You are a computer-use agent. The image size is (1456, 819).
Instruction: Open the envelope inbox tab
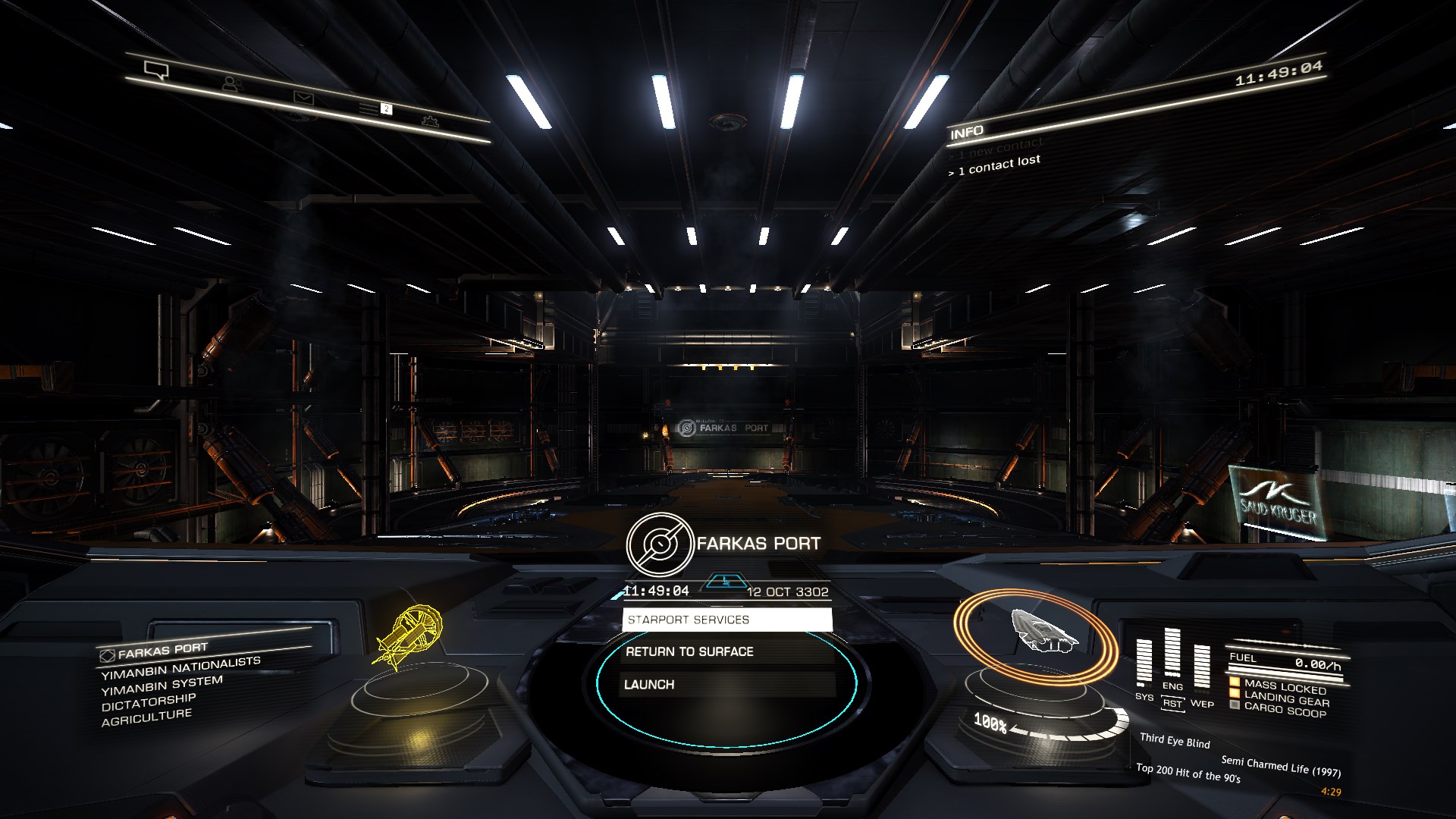pyautogui.click(x=303, y=97)
